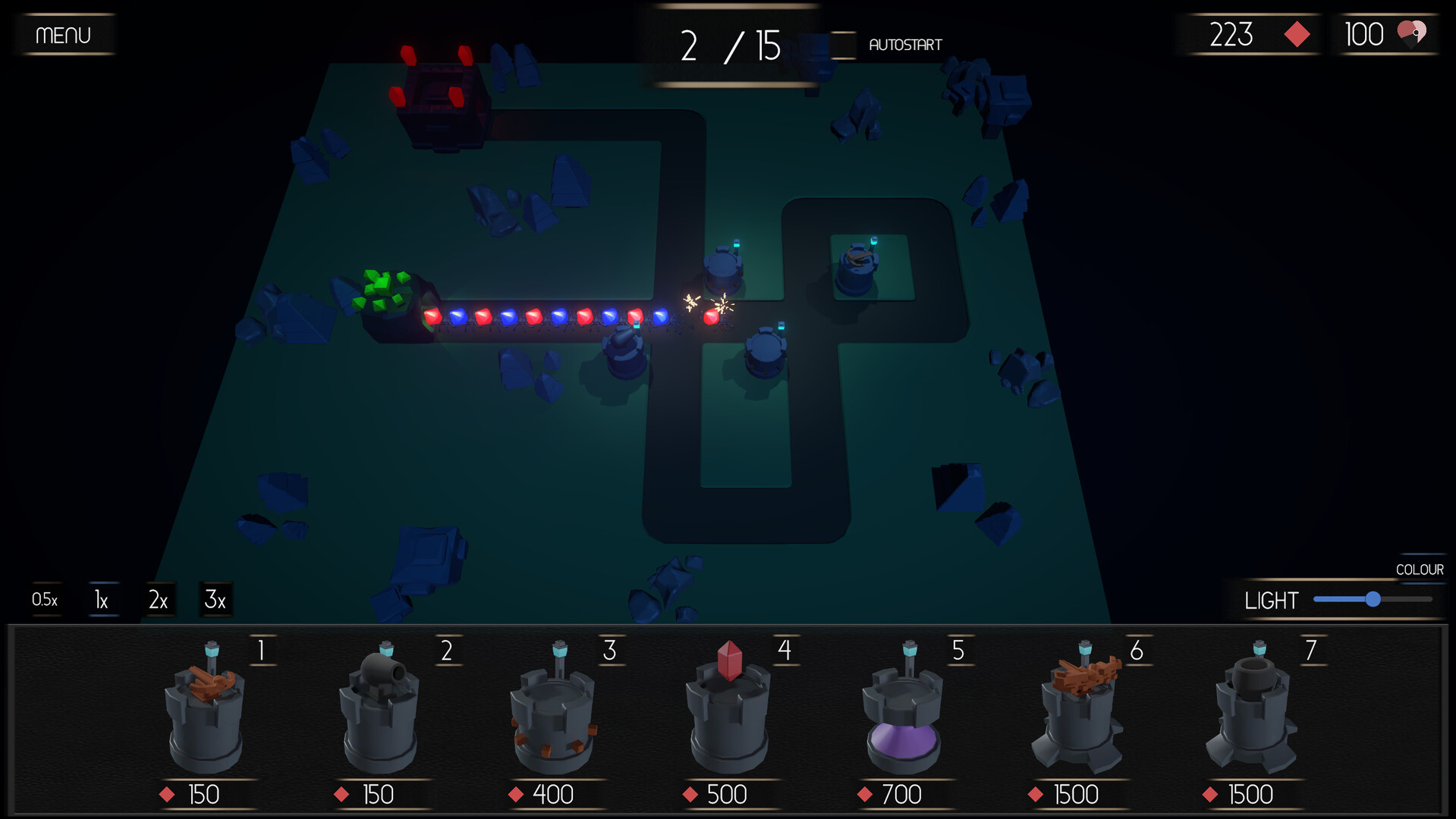
Task: Choose tower 5, the purple potion tower
Action: pyautogui.click(x=904, y=713)
